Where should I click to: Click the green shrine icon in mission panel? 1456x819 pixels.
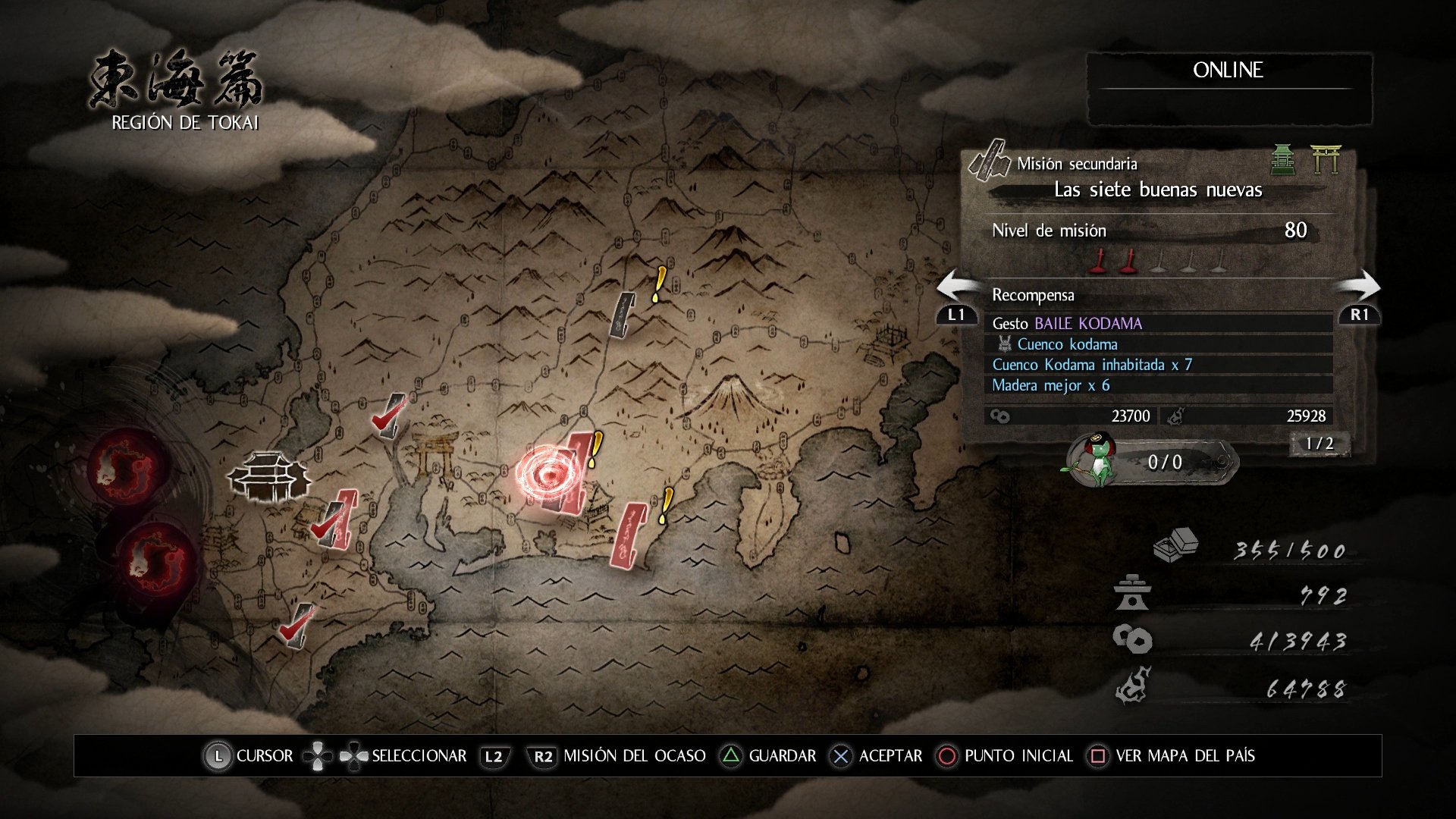(x=1282, y=159)
